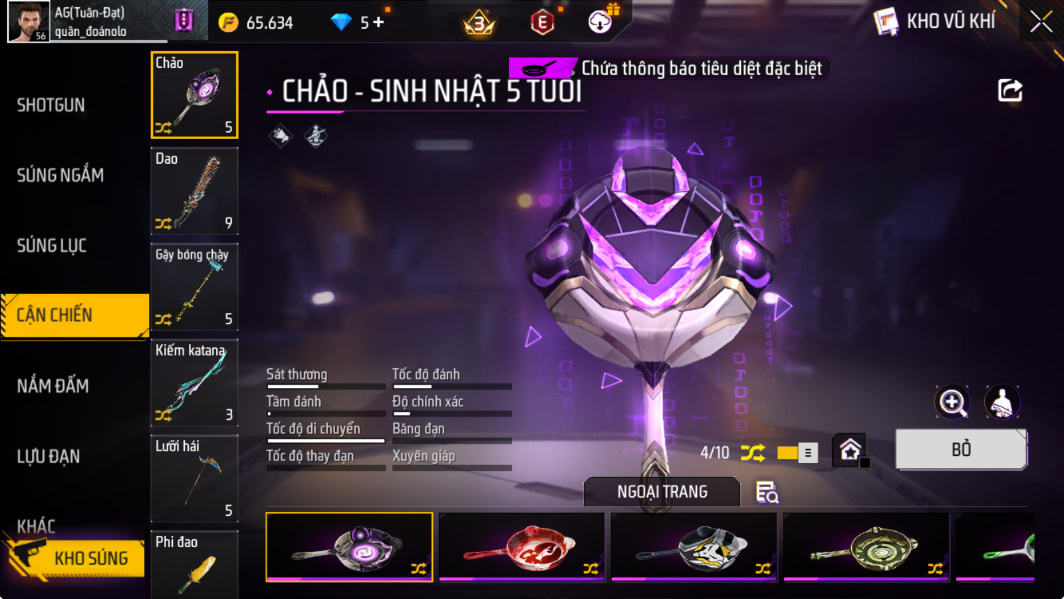
Task: Select the red pan skin thumbnail
Action: click(521, 546)
